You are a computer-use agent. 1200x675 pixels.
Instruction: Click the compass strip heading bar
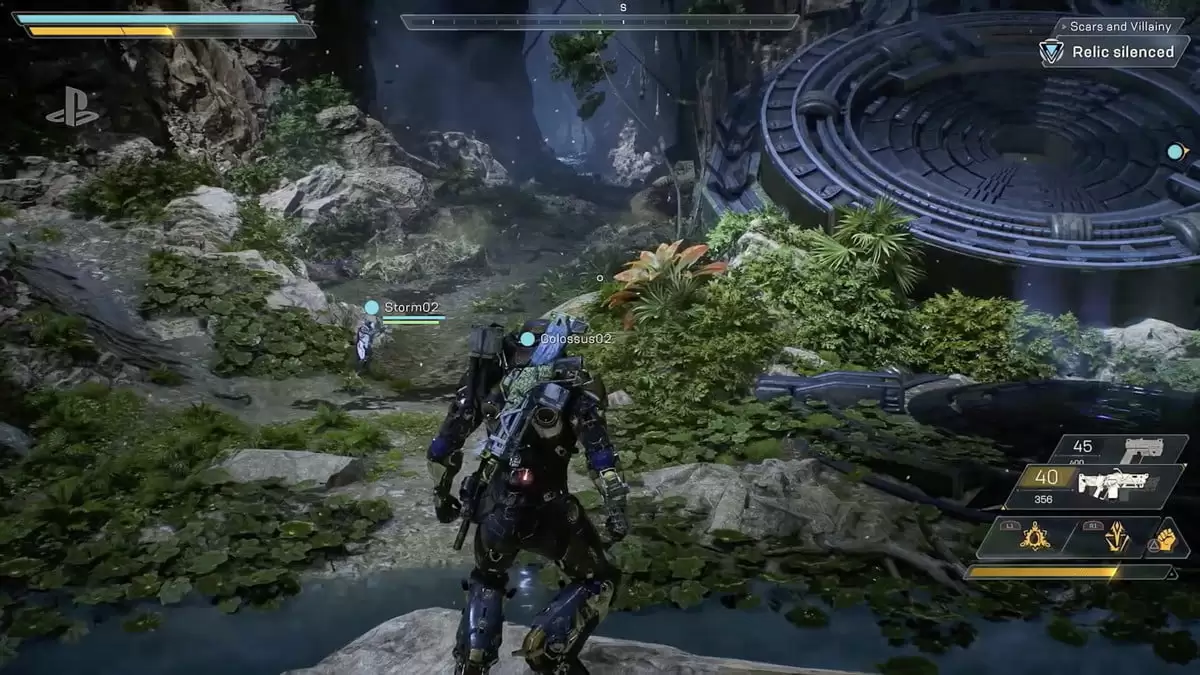click(600, 21)
